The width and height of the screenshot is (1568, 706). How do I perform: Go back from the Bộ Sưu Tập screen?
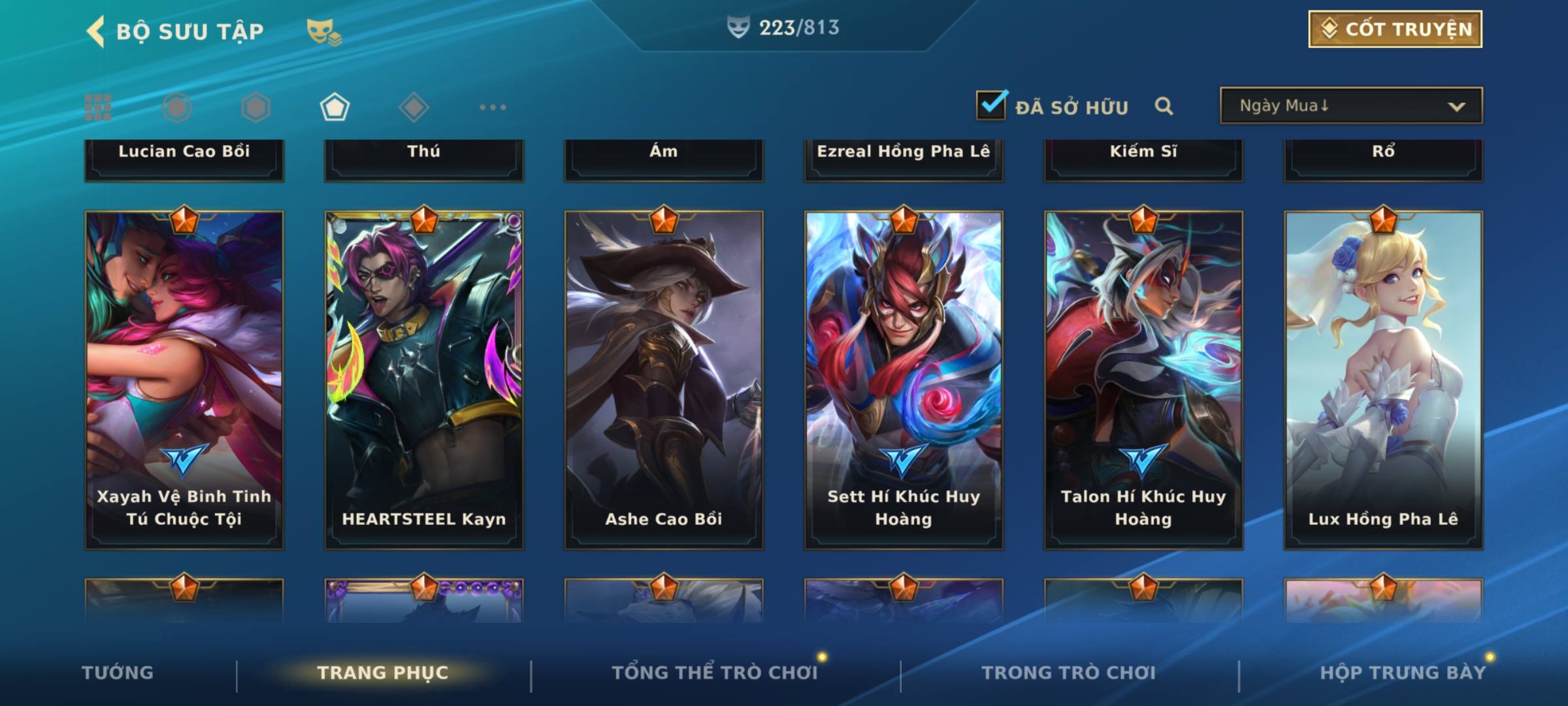click(x=95, y=31)
